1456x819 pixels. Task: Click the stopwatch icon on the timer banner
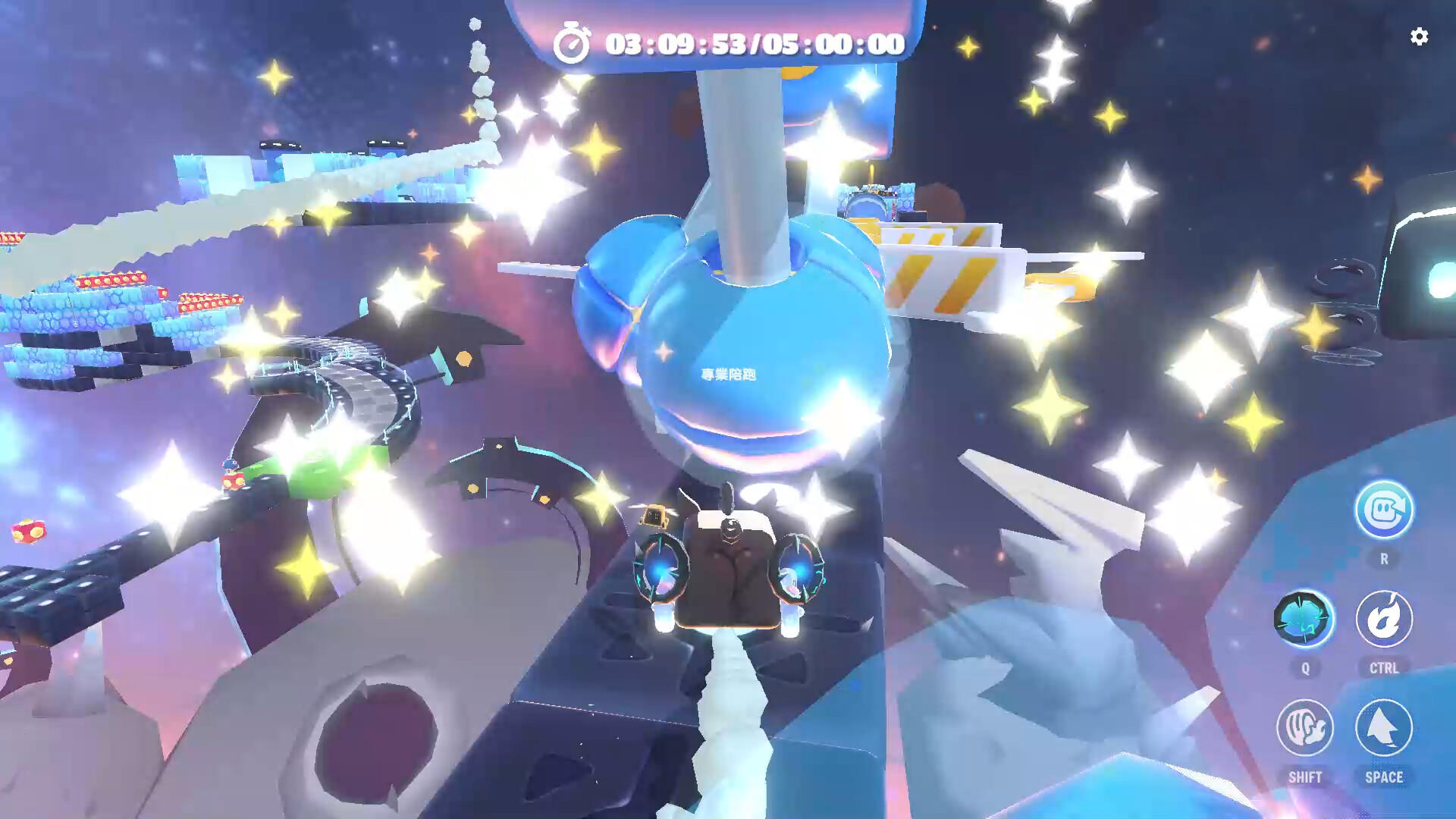point(575,43)
